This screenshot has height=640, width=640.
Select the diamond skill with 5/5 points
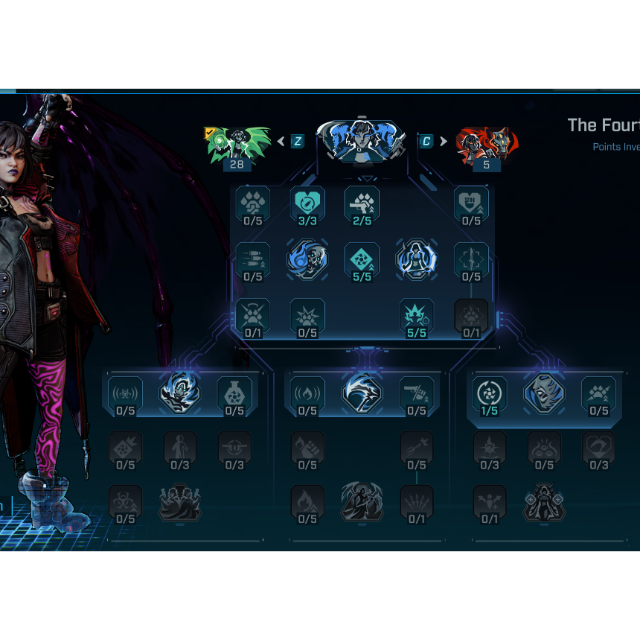click(x=362, y=259)
